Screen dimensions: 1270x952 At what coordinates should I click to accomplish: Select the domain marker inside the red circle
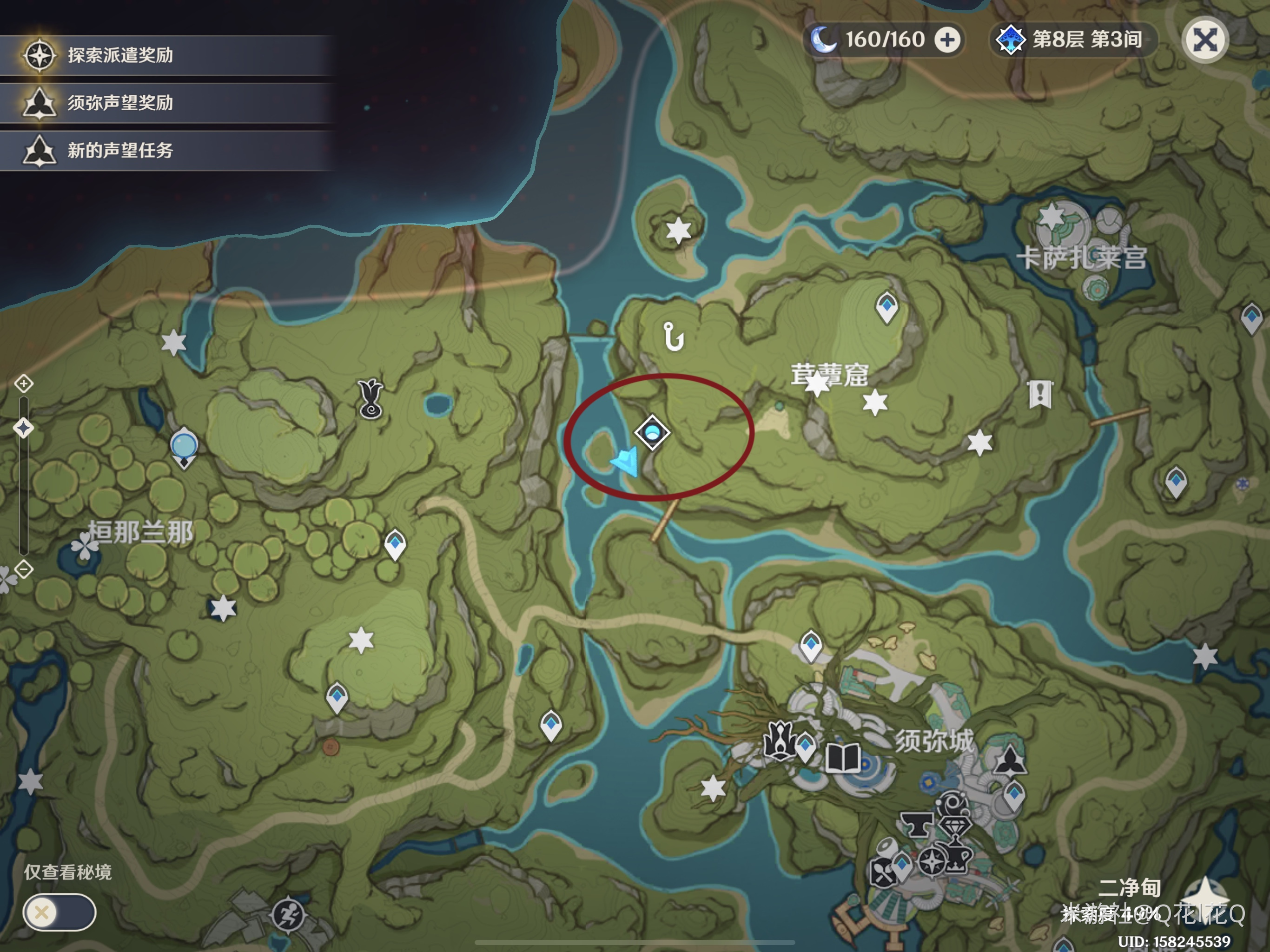pyautogui.click(x=652, y=432)
